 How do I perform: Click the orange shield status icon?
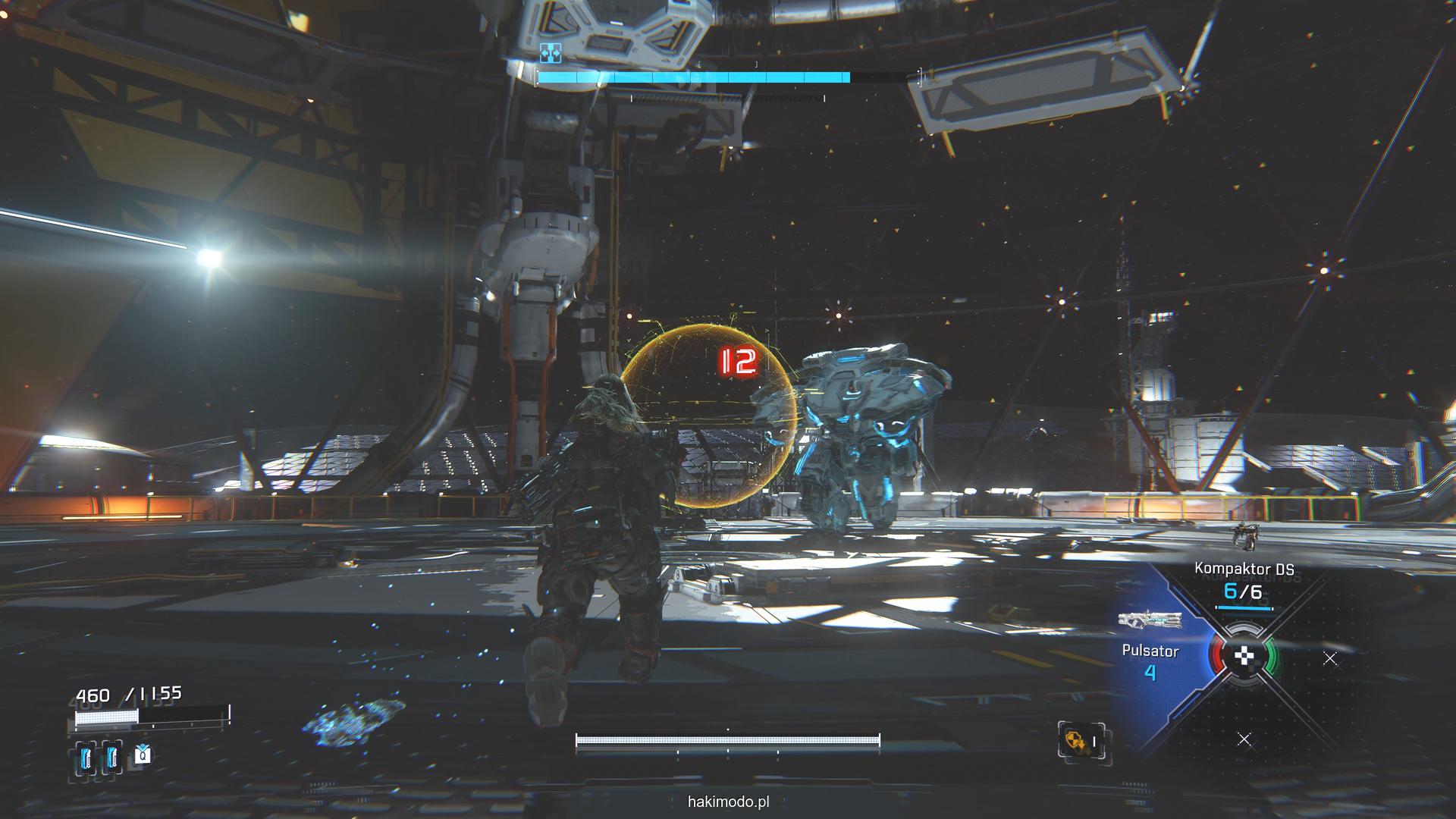pyautogui.click(x=1073, y=739)
